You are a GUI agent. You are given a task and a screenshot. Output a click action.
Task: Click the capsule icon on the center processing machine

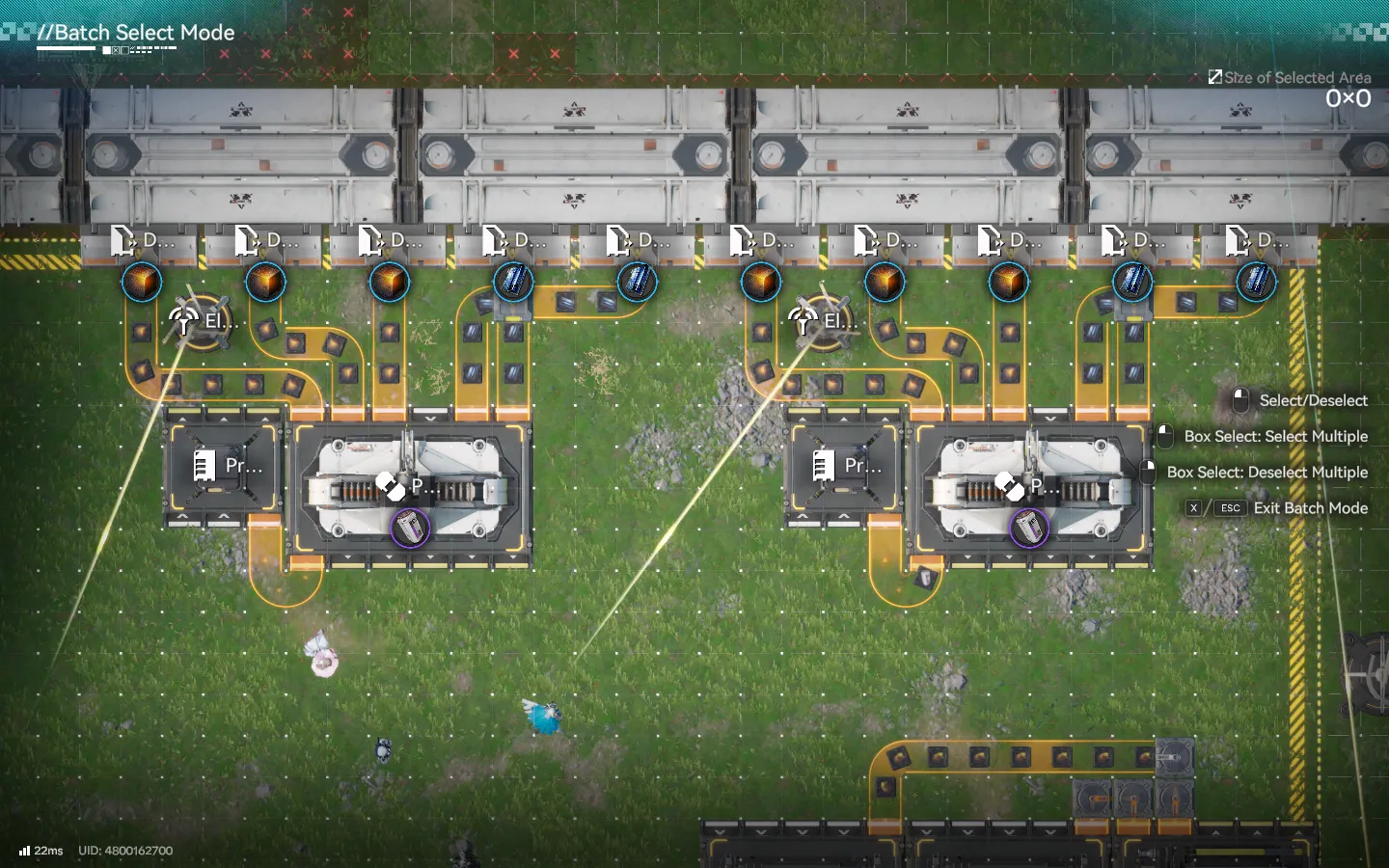coord(389,487)
